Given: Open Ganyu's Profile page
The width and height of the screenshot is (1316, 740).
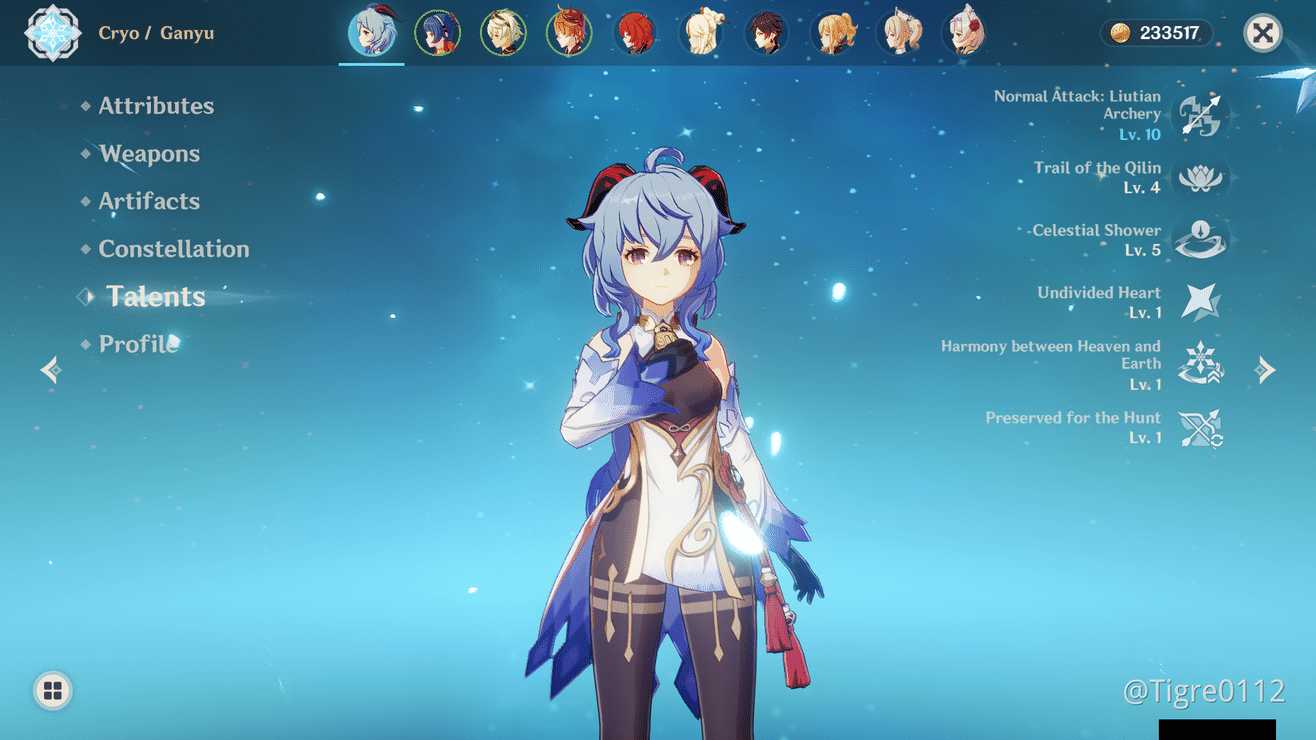Looking at the screenshot, I should [138, 344].
